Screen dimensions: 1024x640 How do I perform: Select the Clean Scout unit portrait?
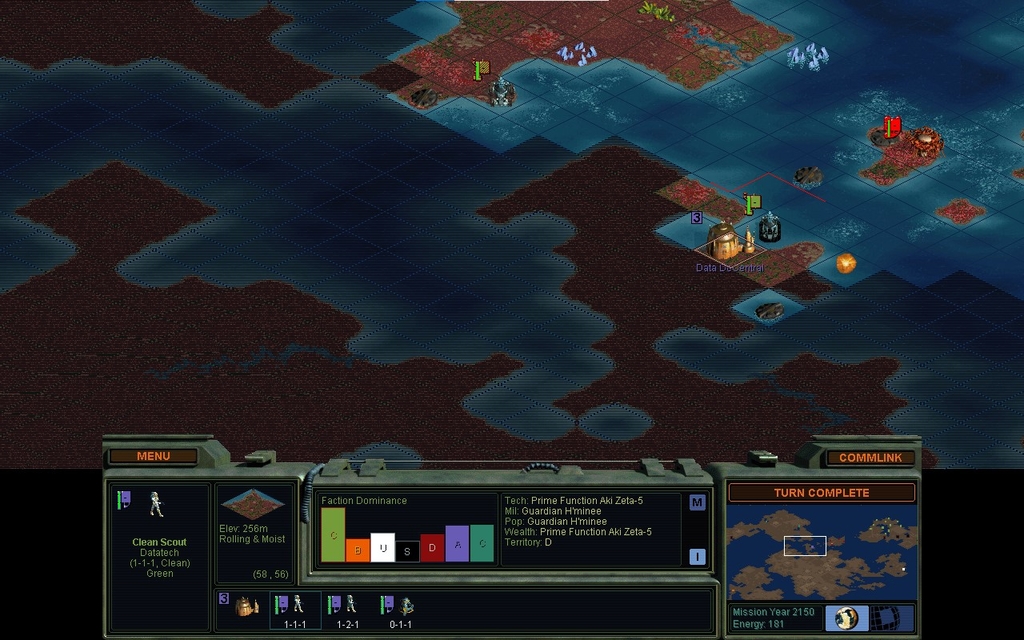coord(156,504)
